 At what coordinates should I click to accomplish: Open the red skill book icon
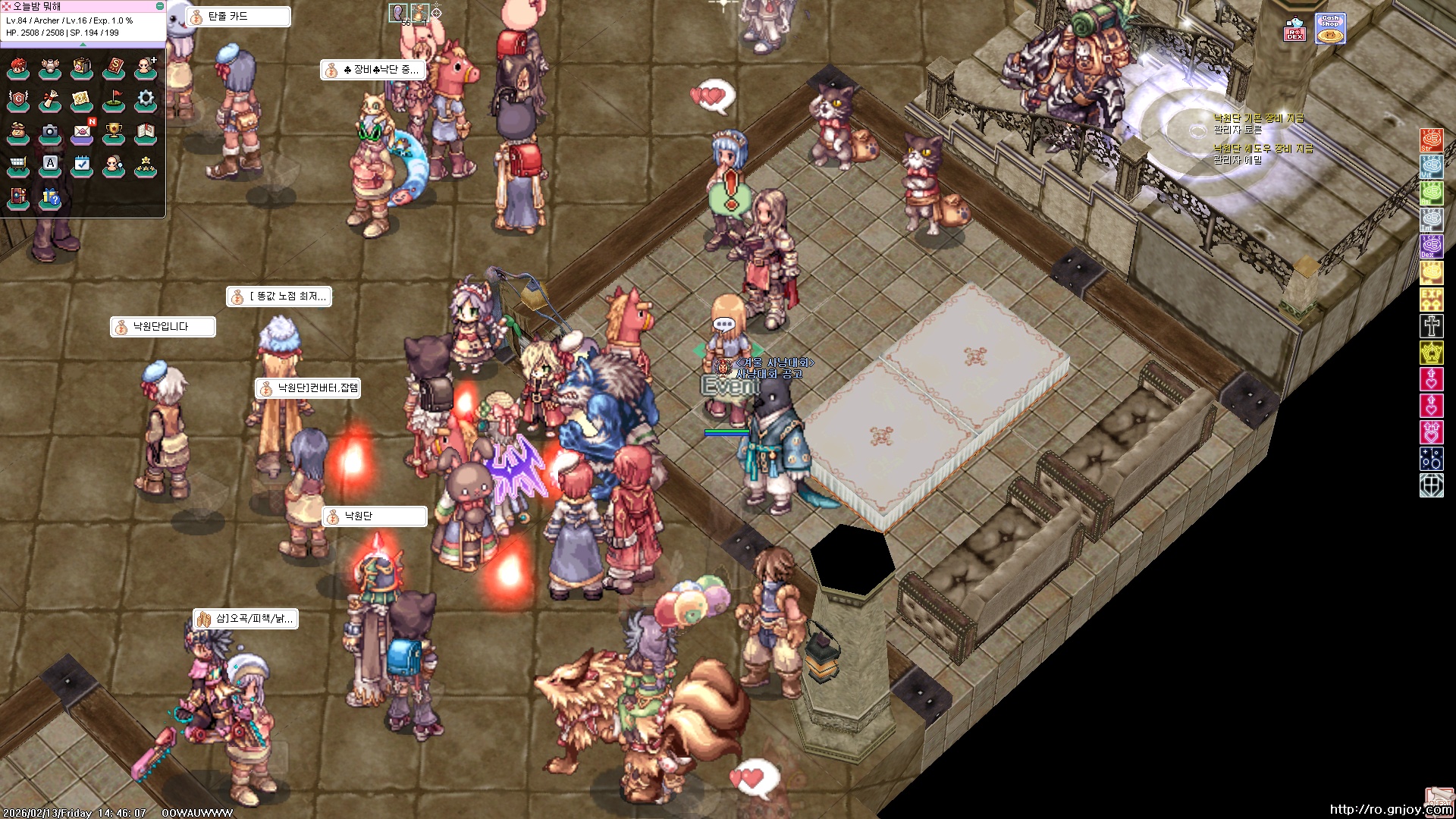(x=114, y=68)
